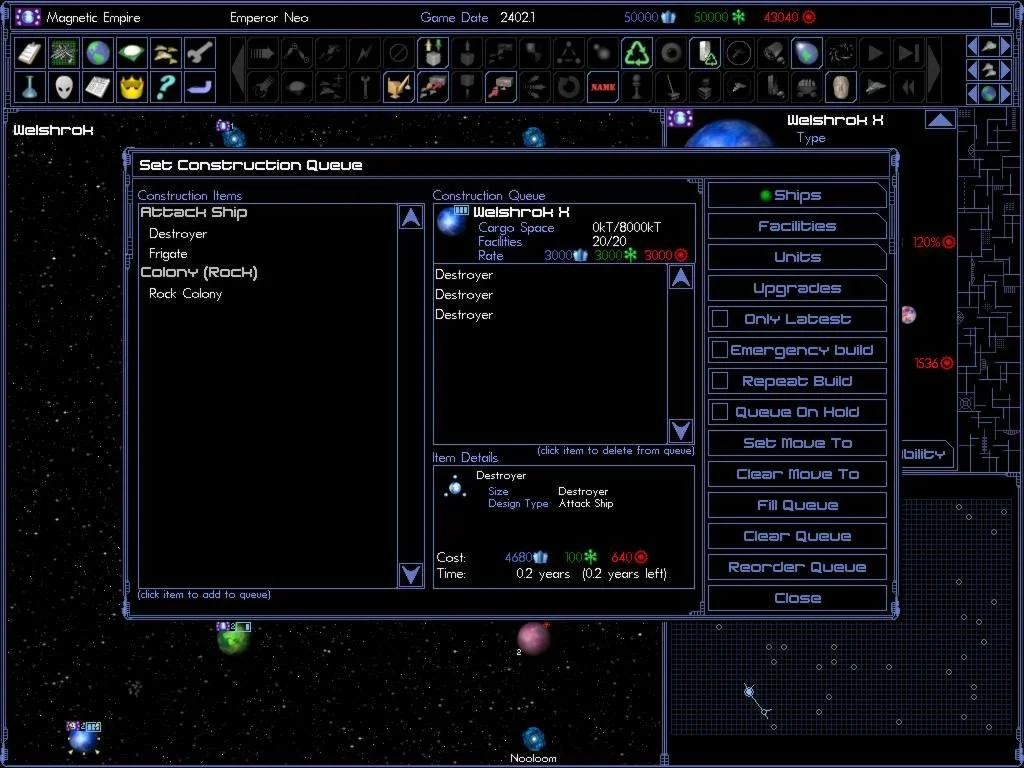
Task: Toggle Repeat Build on
Action: coord(720,381)
